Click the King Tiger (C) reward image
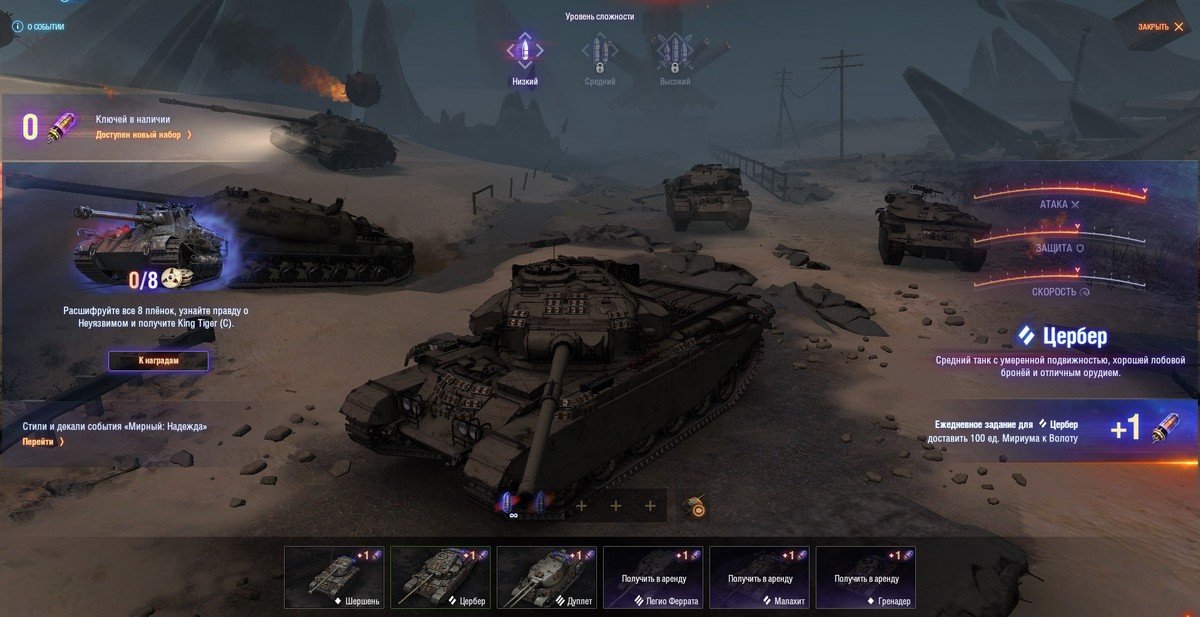 150,240
